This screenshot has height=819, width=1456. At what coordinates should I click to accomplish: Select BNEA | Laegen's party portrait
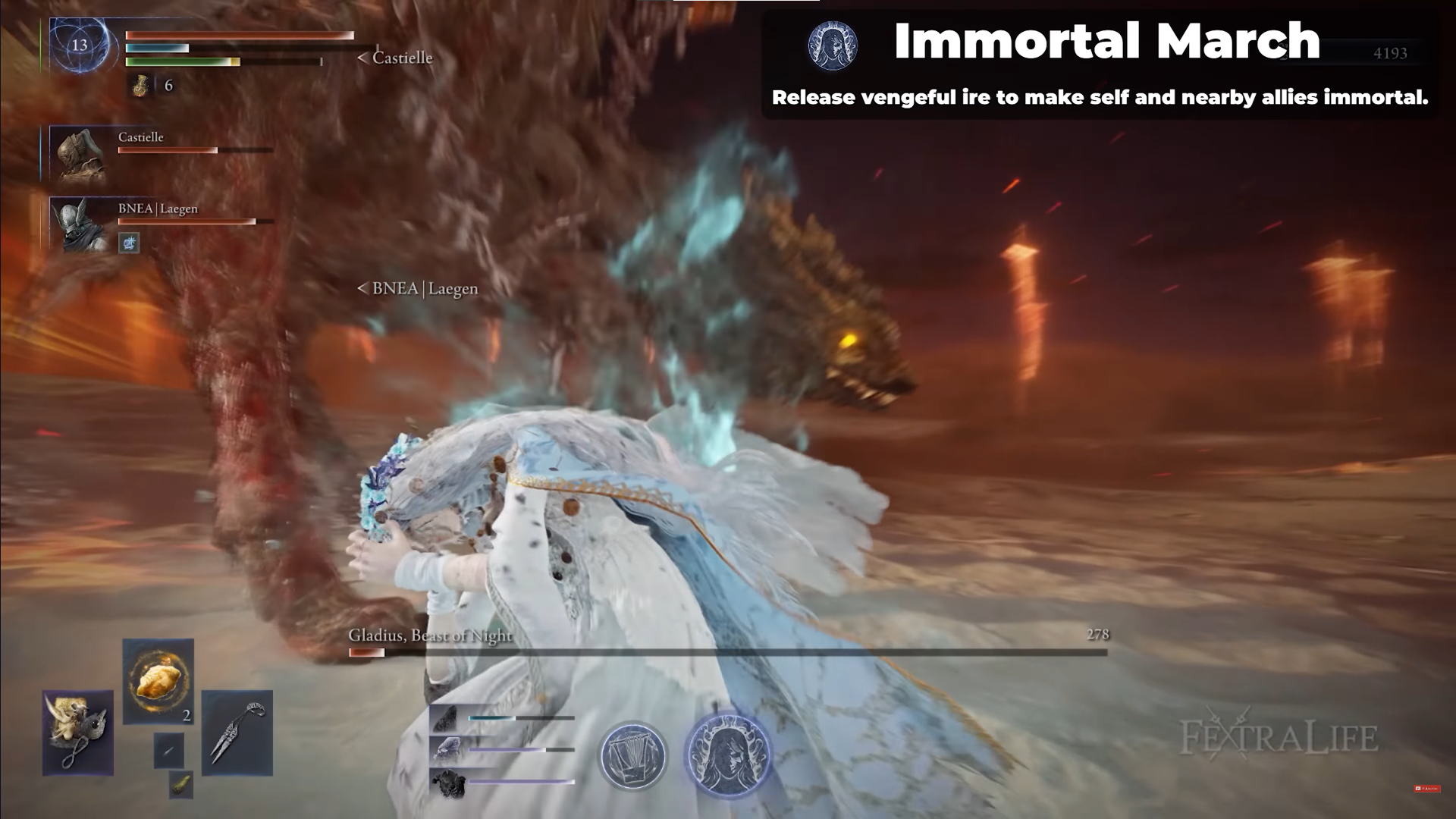click(x=79, y=225)
